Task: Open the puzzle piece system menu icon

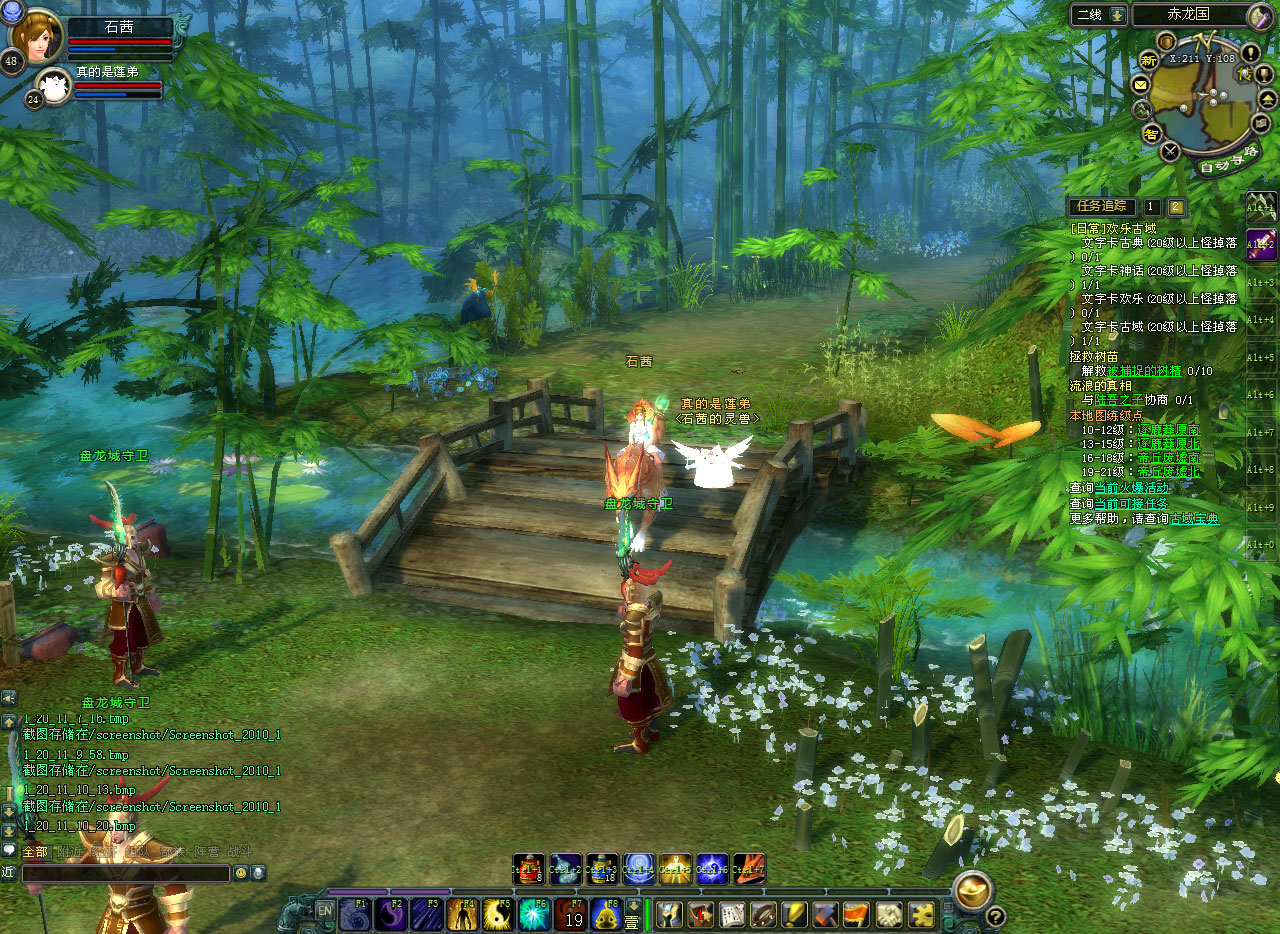Action: point(921,914)
